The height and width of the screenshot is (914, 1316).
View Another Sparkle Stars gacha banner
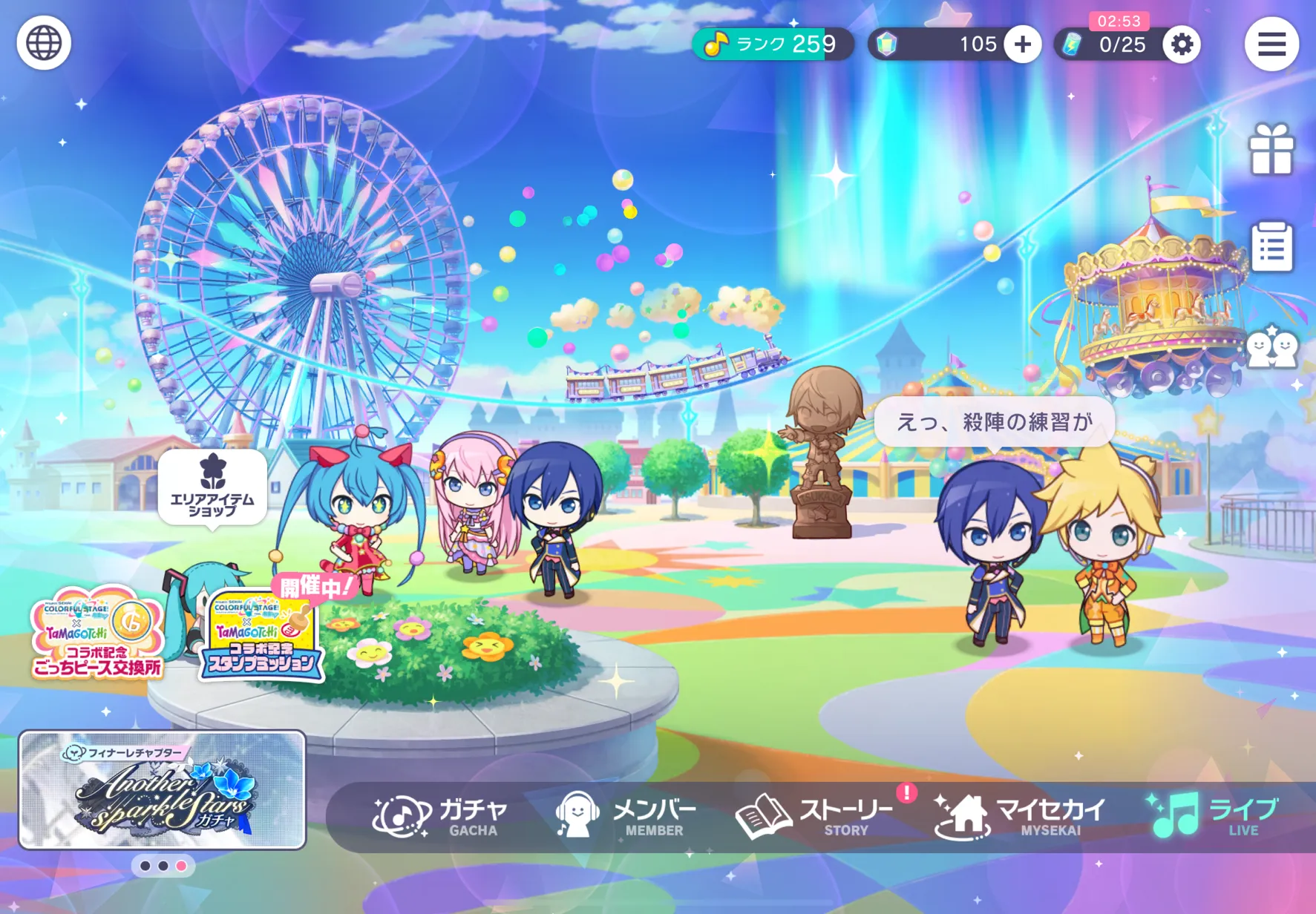coord(163,790)
